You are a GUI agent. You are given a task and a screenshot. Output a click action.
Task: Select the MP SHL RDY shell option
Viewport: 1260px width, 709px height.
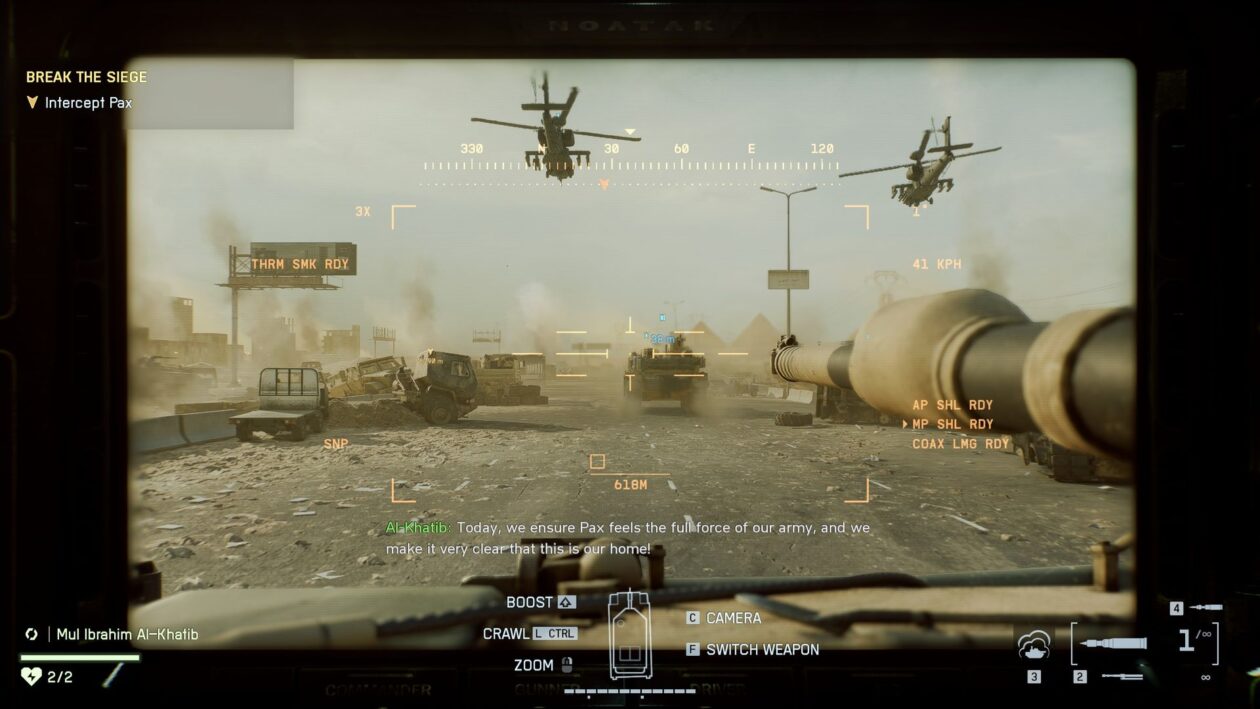click(952, 424)
